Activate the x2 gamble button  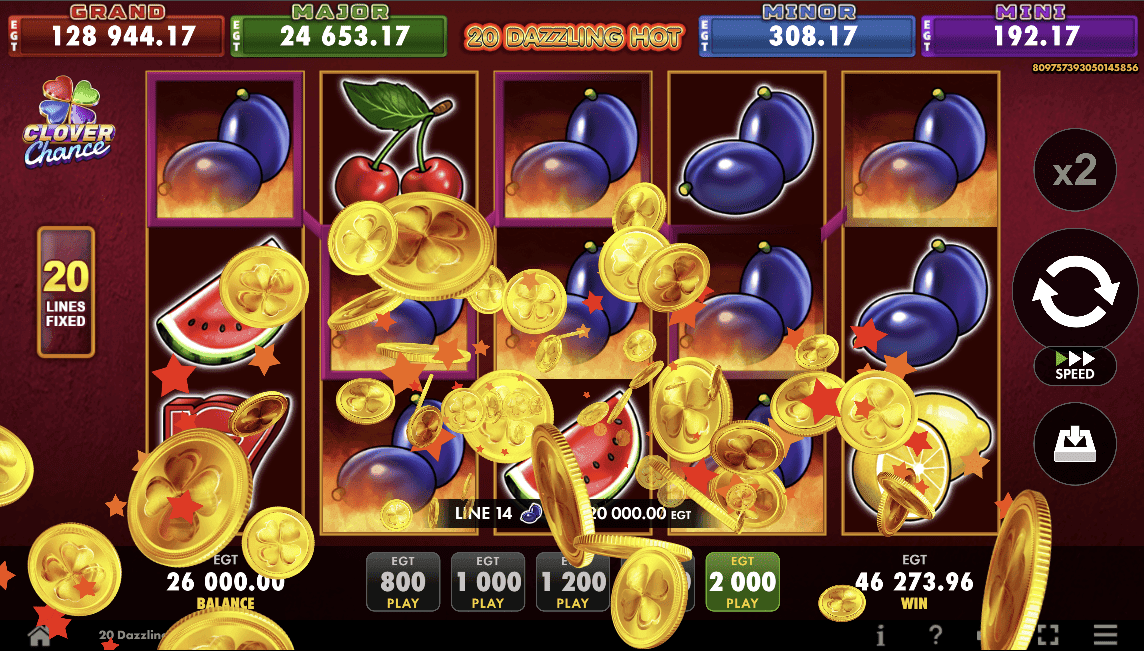point(1075,172)
